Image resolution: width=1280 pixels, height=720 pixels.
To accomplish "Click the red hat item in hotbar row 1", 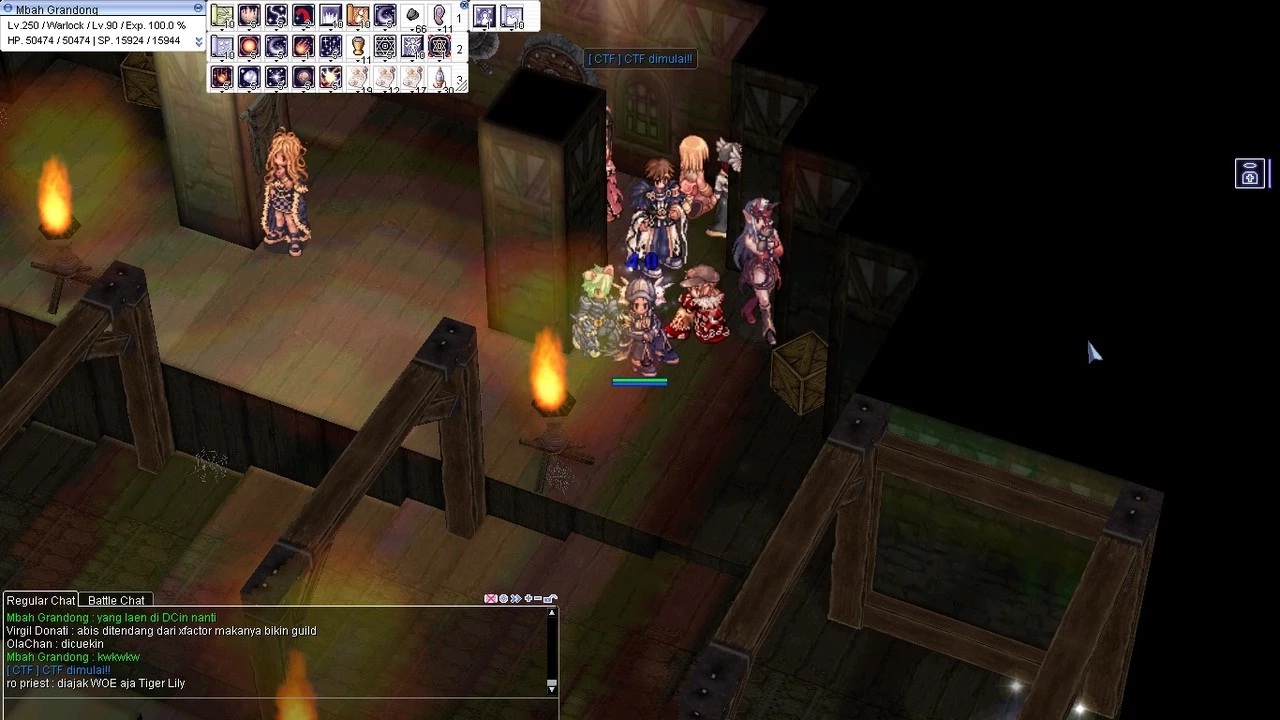I will click(x=302, y=15).
